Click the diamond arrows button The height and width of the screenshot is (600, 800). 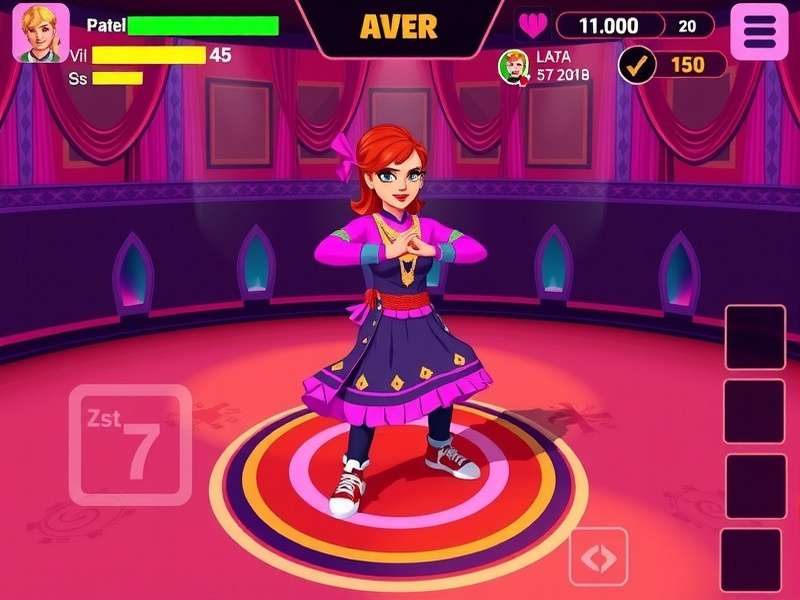pos(598,557)
